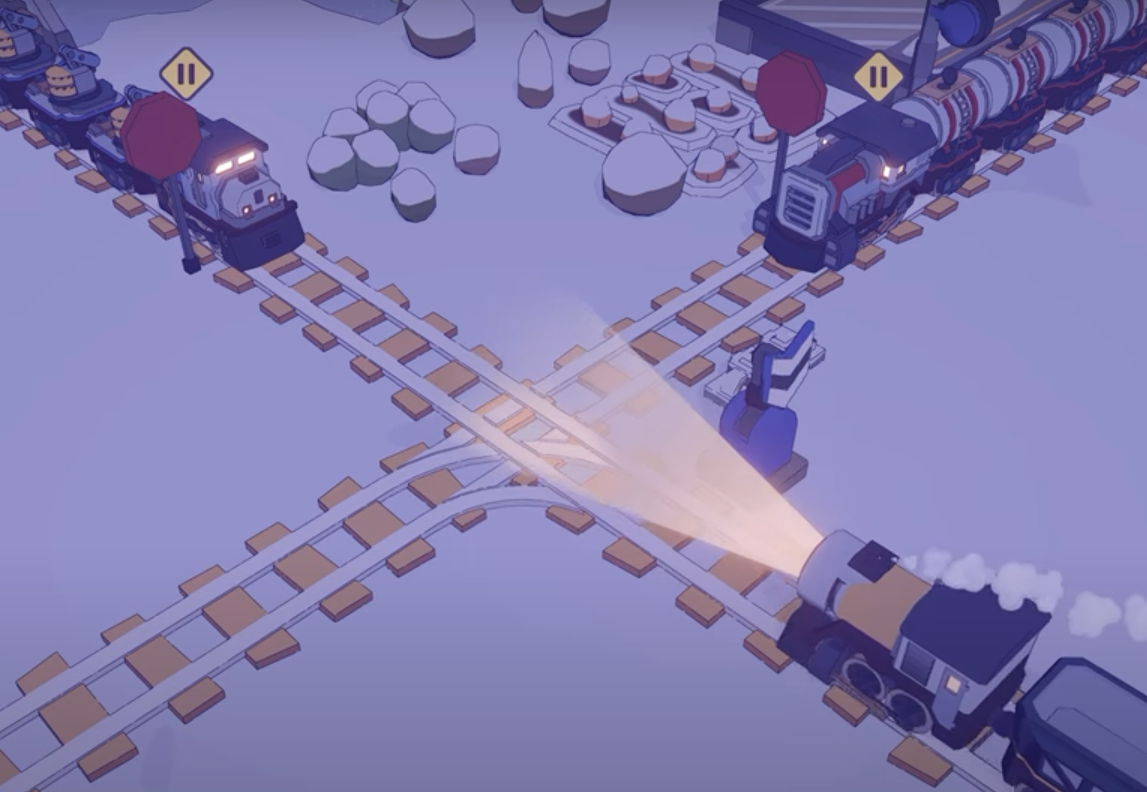Click the pause marker above the grey locomotive
Viewport: 1147px width, 792px height.
(x=186, y=74)
